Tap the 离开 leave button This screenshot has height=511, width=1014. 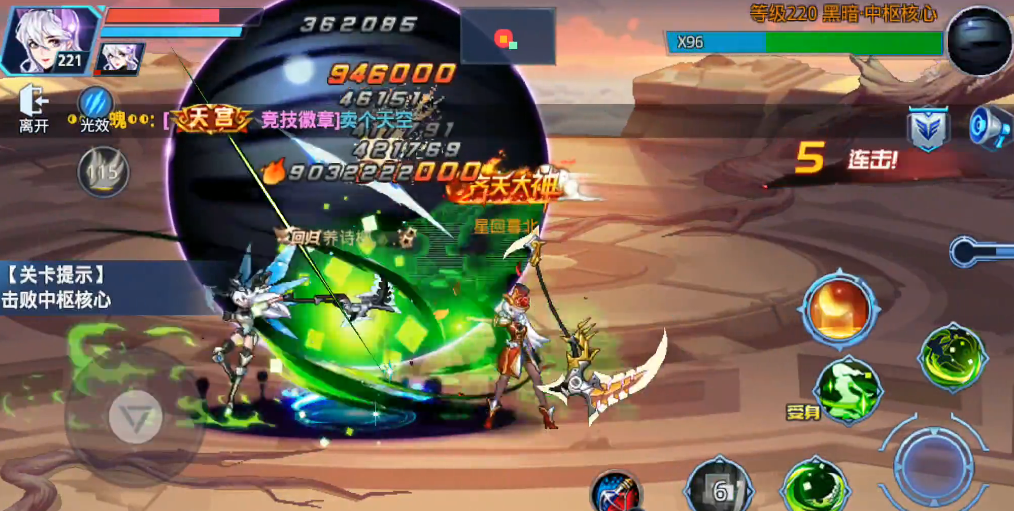(34, 107)
